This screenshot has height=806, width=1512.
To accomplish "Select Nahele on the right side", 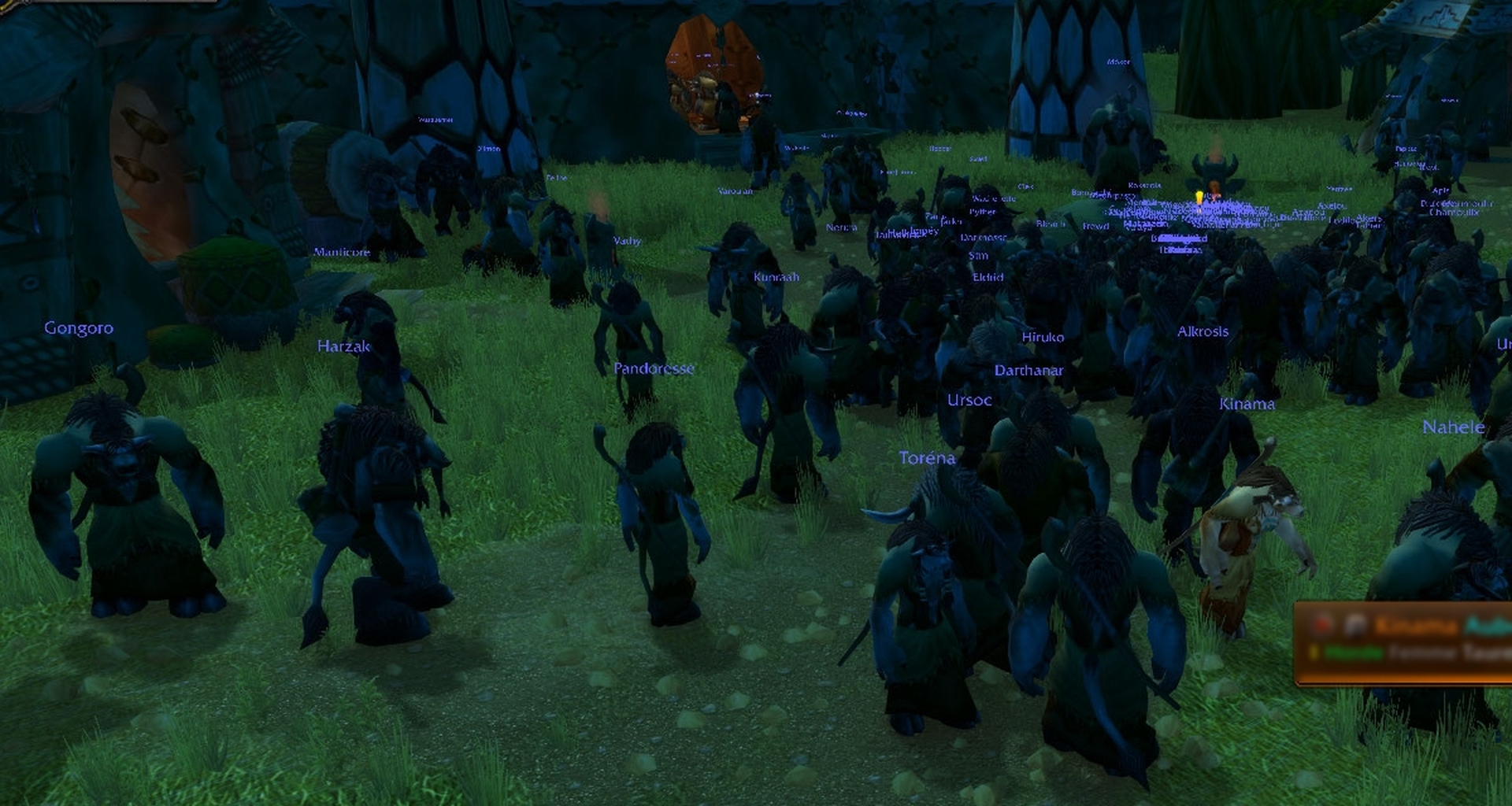I will (x=1455, y=427).
